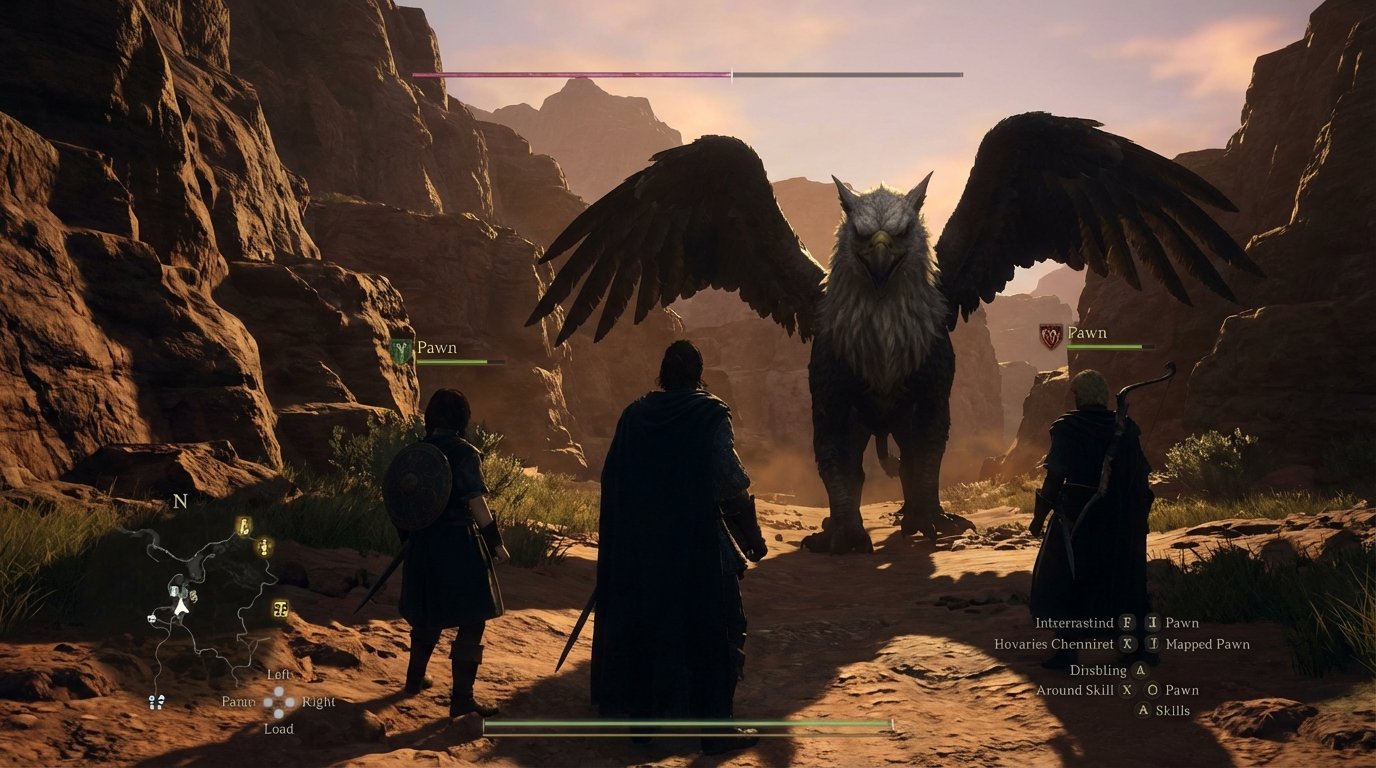Viewport: 1376px width, 768px height.
Task: Select the left Pawn nameplate label
Action: (x=436, y=347)
